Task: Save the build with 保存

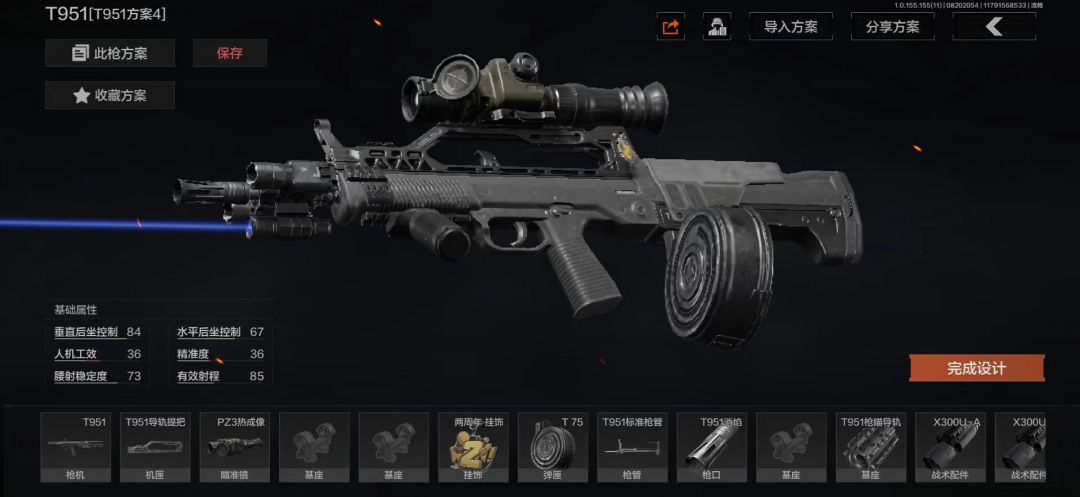Action: point(230,53)
